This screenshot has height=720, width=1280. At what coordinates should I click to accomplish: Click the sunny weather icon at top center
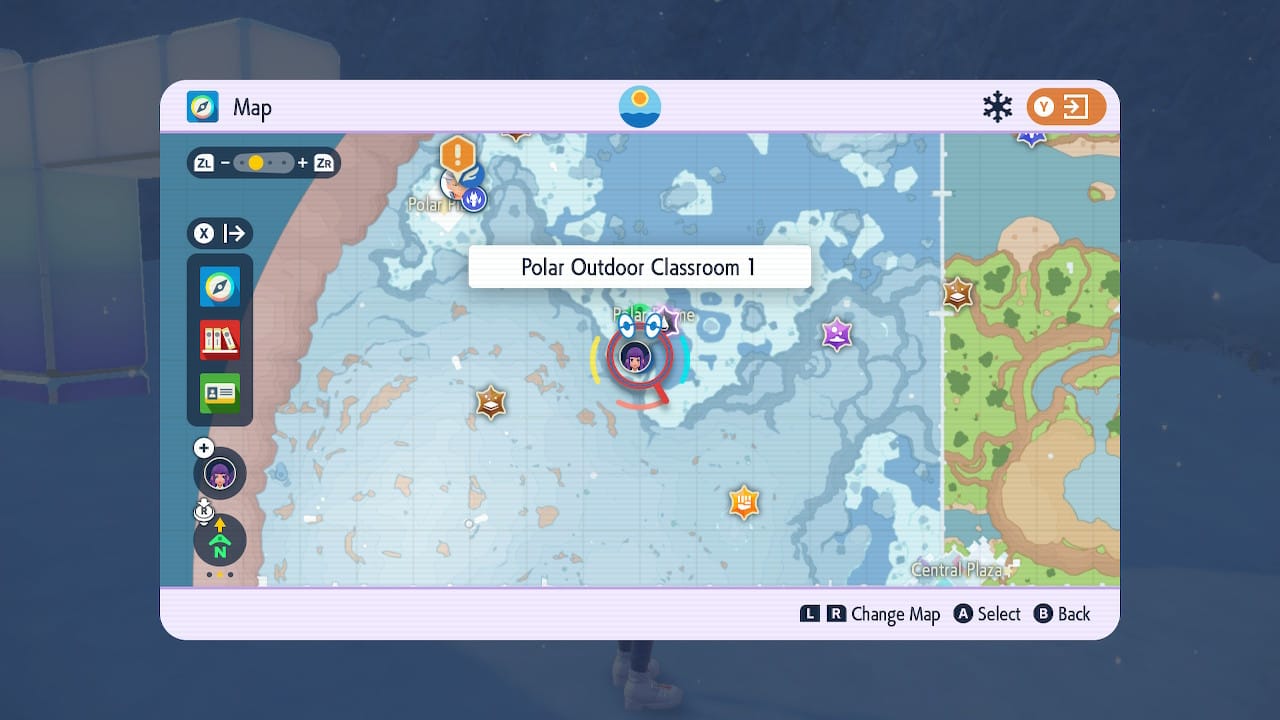[638, 104]
